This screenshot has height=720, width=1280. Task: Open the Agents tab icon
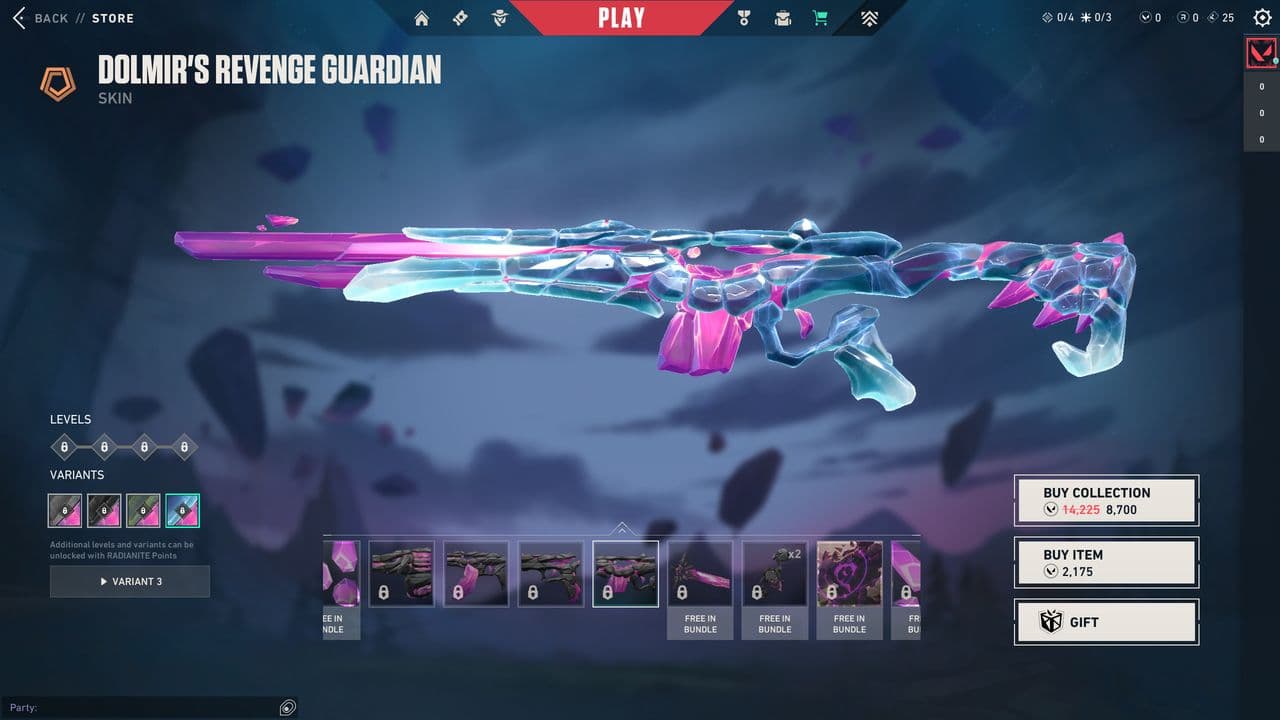[500, 18]
